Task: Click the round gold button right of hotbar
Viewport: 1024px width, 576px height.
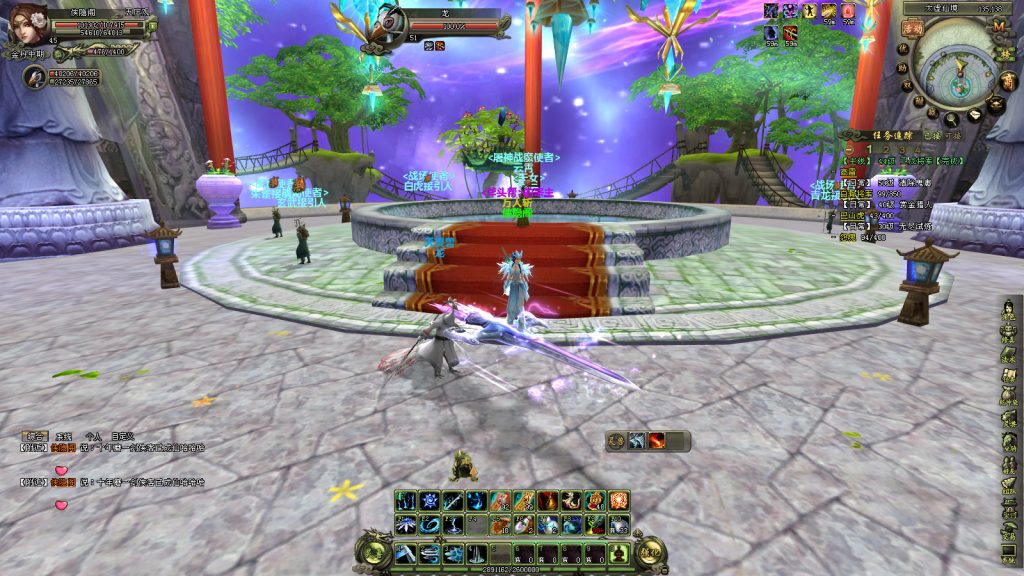Action: pos(653,551)
